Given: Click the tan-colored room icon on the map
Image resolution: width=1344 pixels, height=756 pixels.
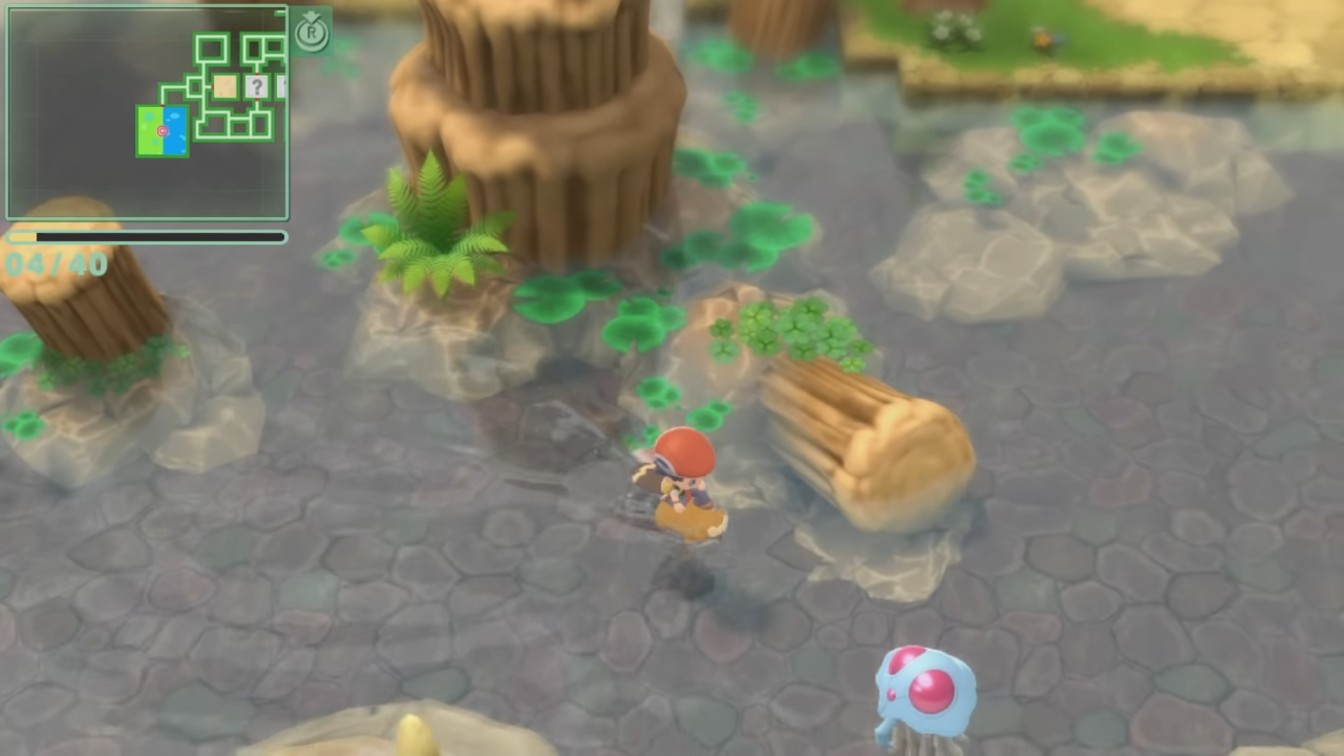Looking at the screenshot, I should click(x=226, y=86).
